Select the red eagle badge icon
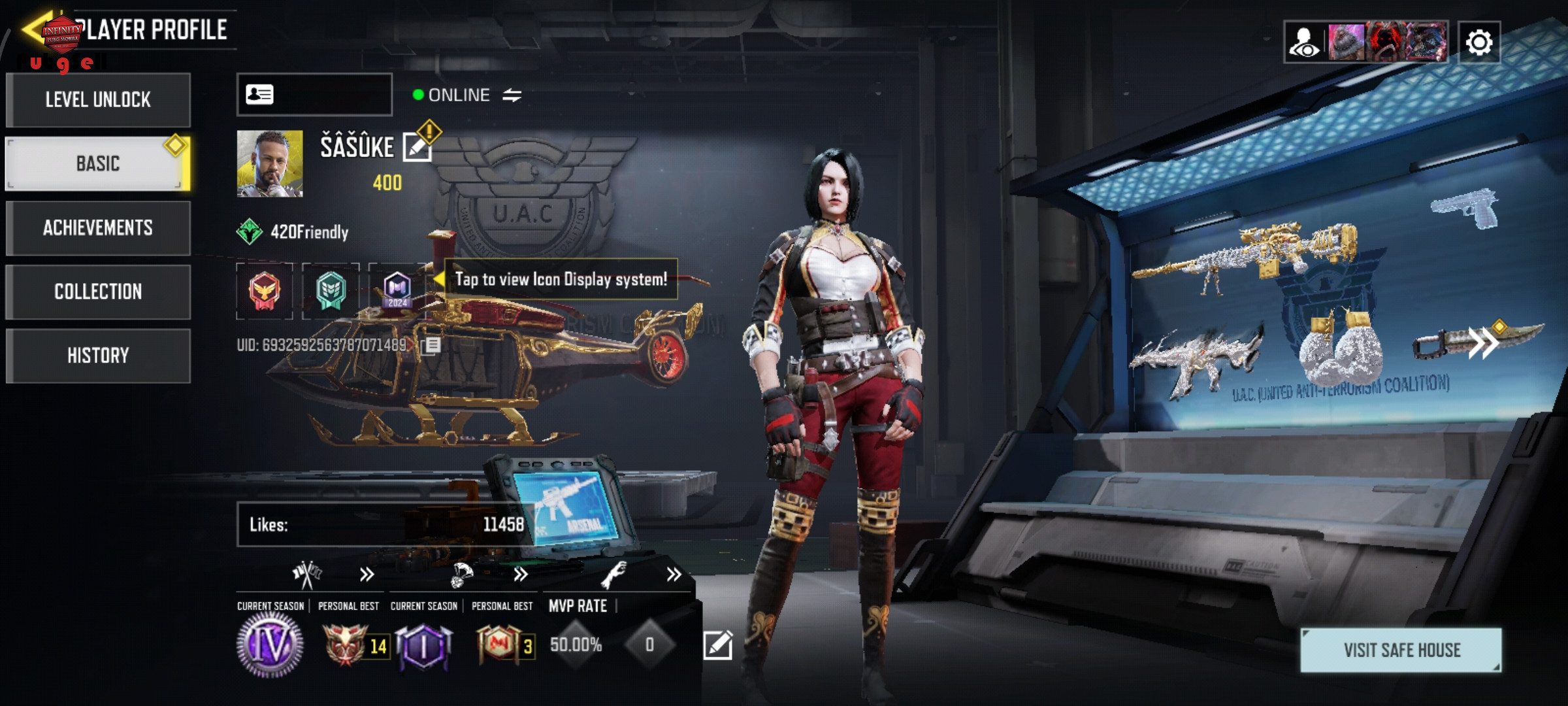1568x706 pixels. [265, 291]
